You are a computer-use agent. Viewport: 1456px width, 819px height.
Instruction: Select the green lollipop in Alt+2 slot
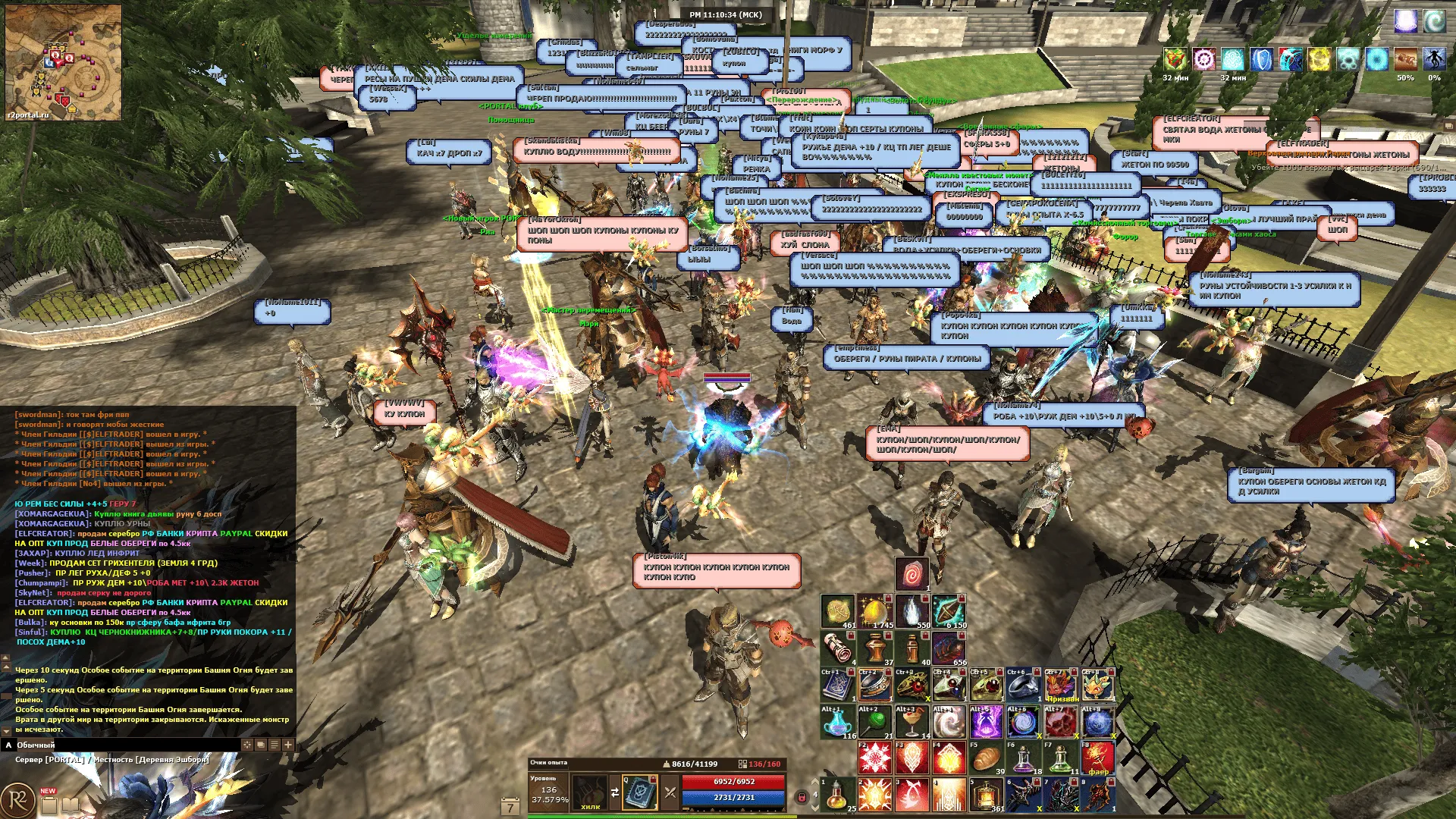(874, 723)
